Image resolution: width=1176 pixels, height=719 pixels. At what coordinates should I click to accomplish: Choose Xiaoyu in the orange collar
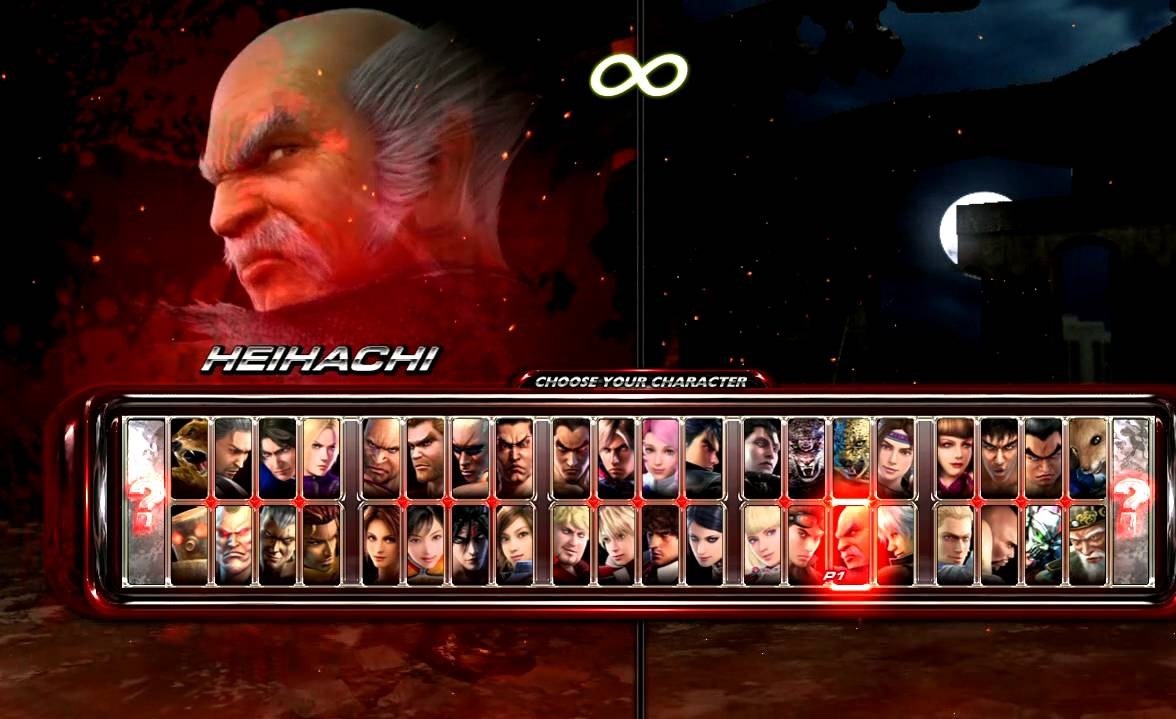[x=425, y=543]
